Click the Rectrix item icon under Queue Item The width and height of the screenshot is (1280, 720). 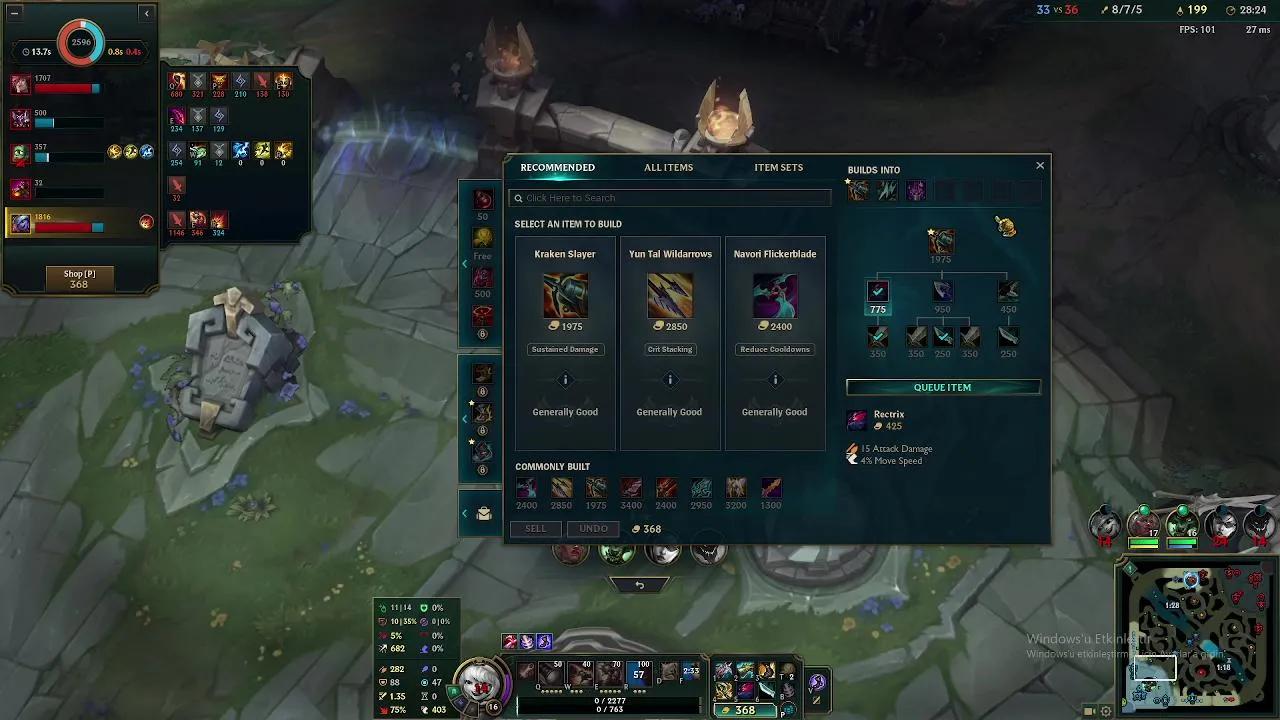point(857,419)
